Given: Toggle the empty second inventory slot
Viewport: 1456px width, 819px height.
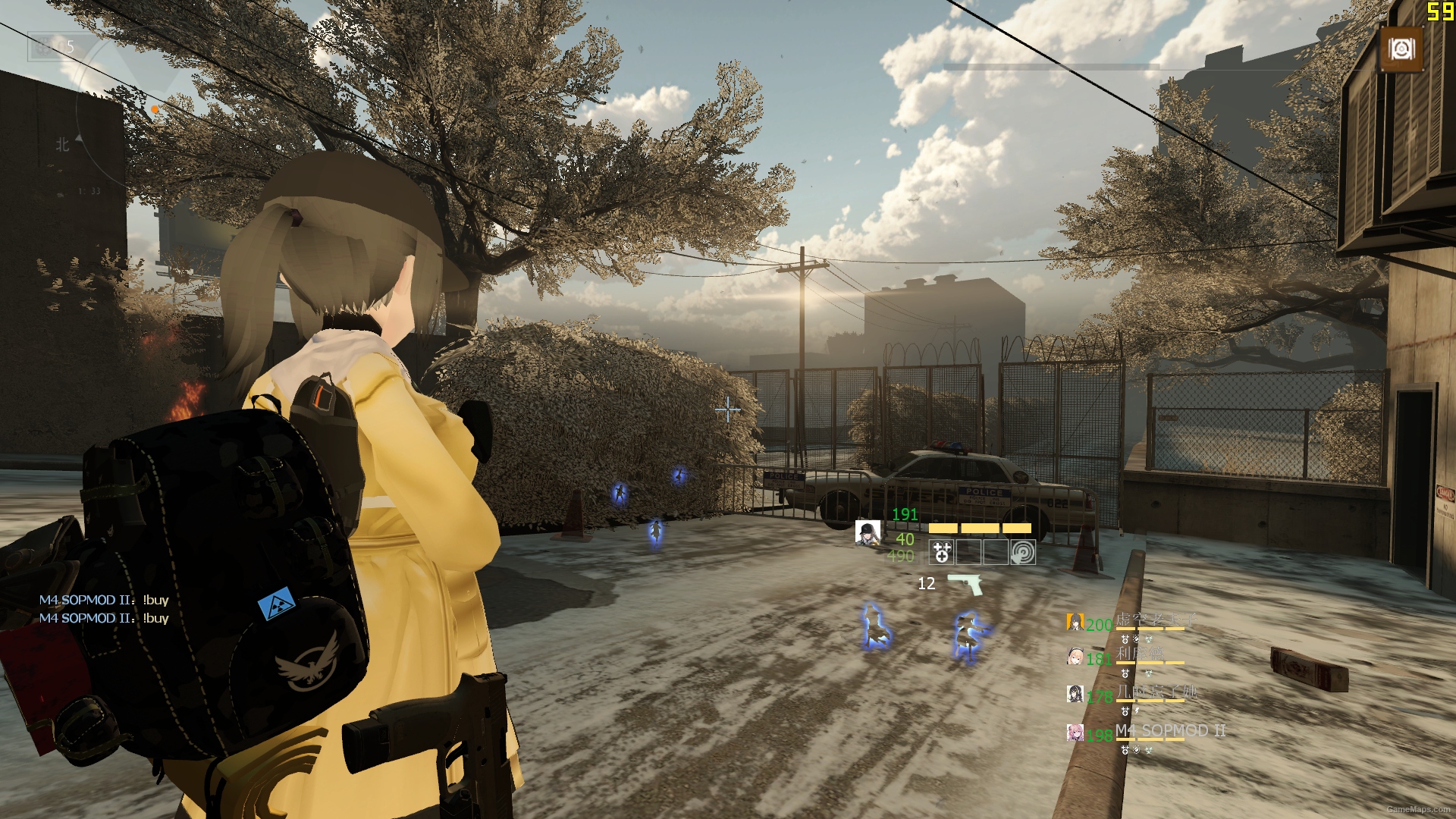Looking at the screenshot, I should click(968, 552).
